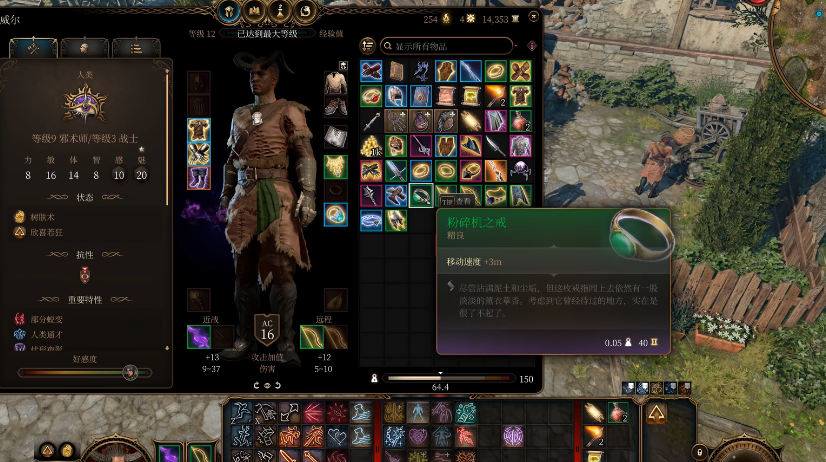Select the equipped purple boots slot
Viewport: 826px width, 462px height.
199,178
